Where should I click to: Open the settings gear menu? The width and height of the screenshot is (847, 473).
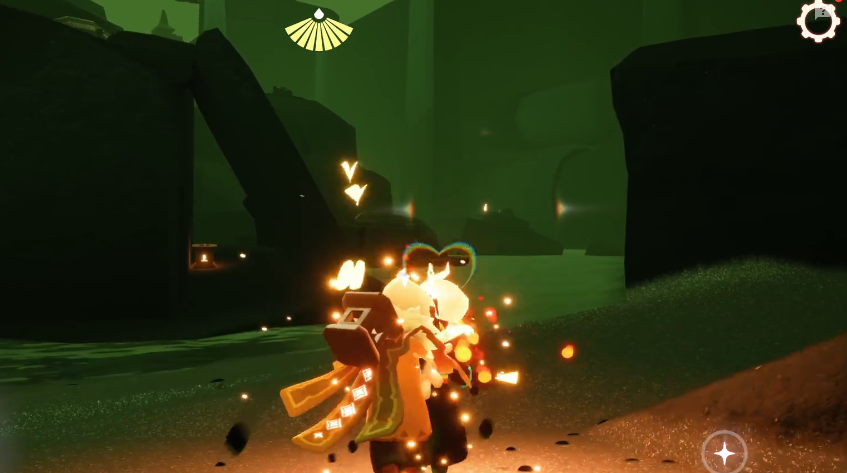(x=818, y=21)
